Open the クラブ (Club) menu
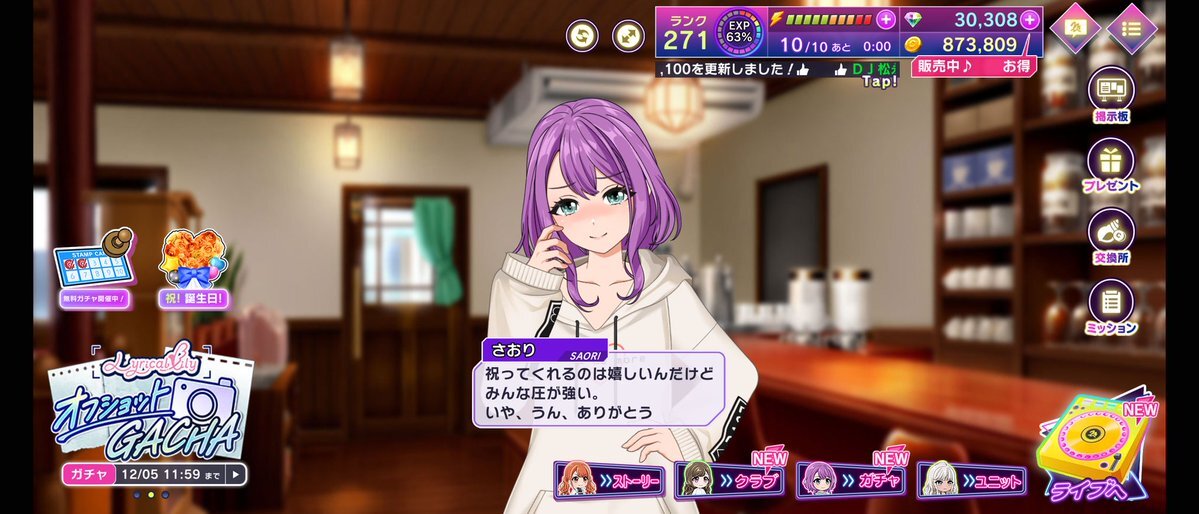The height and width of the screenshot is (514, 1199). click(732, 481)
